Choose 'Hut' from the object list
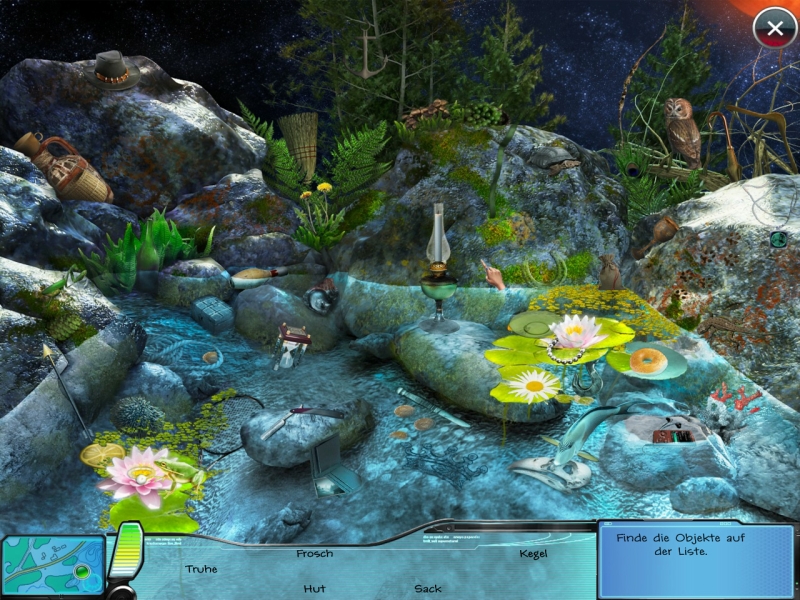This screenshot has height=600, width=800. click(314, 588)
